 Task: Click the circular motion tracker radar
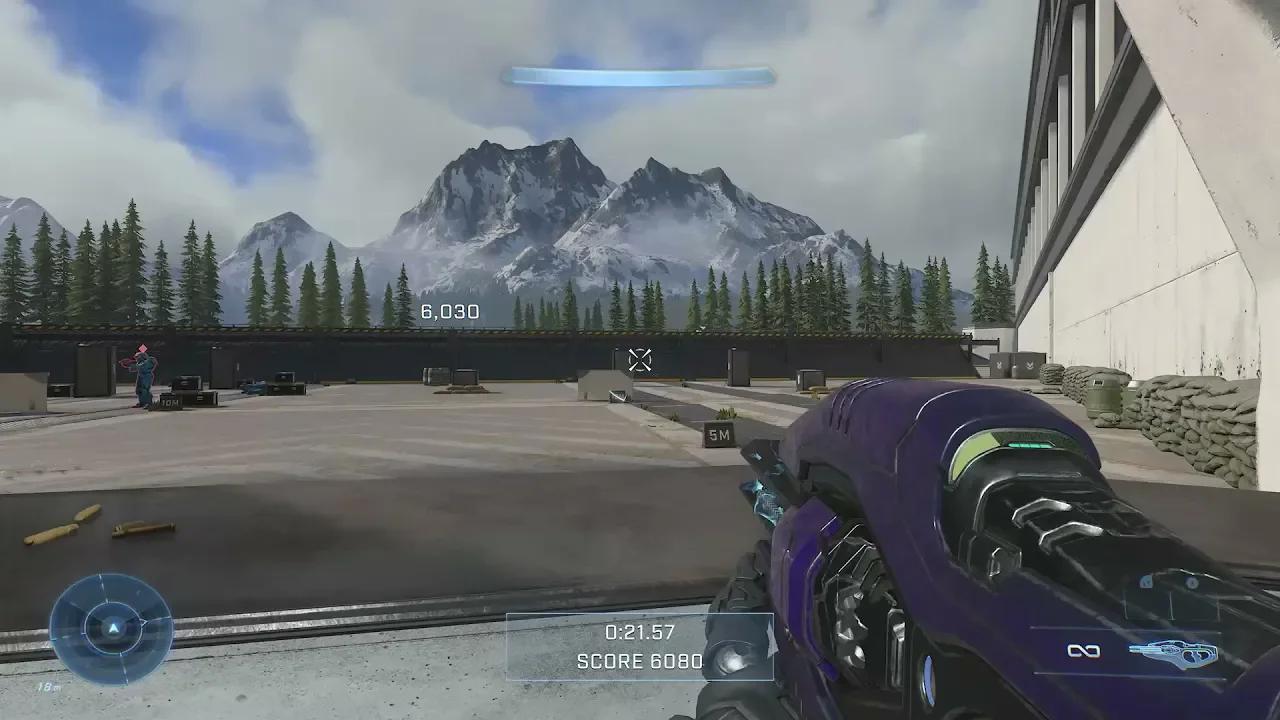(x=113, y=627)
